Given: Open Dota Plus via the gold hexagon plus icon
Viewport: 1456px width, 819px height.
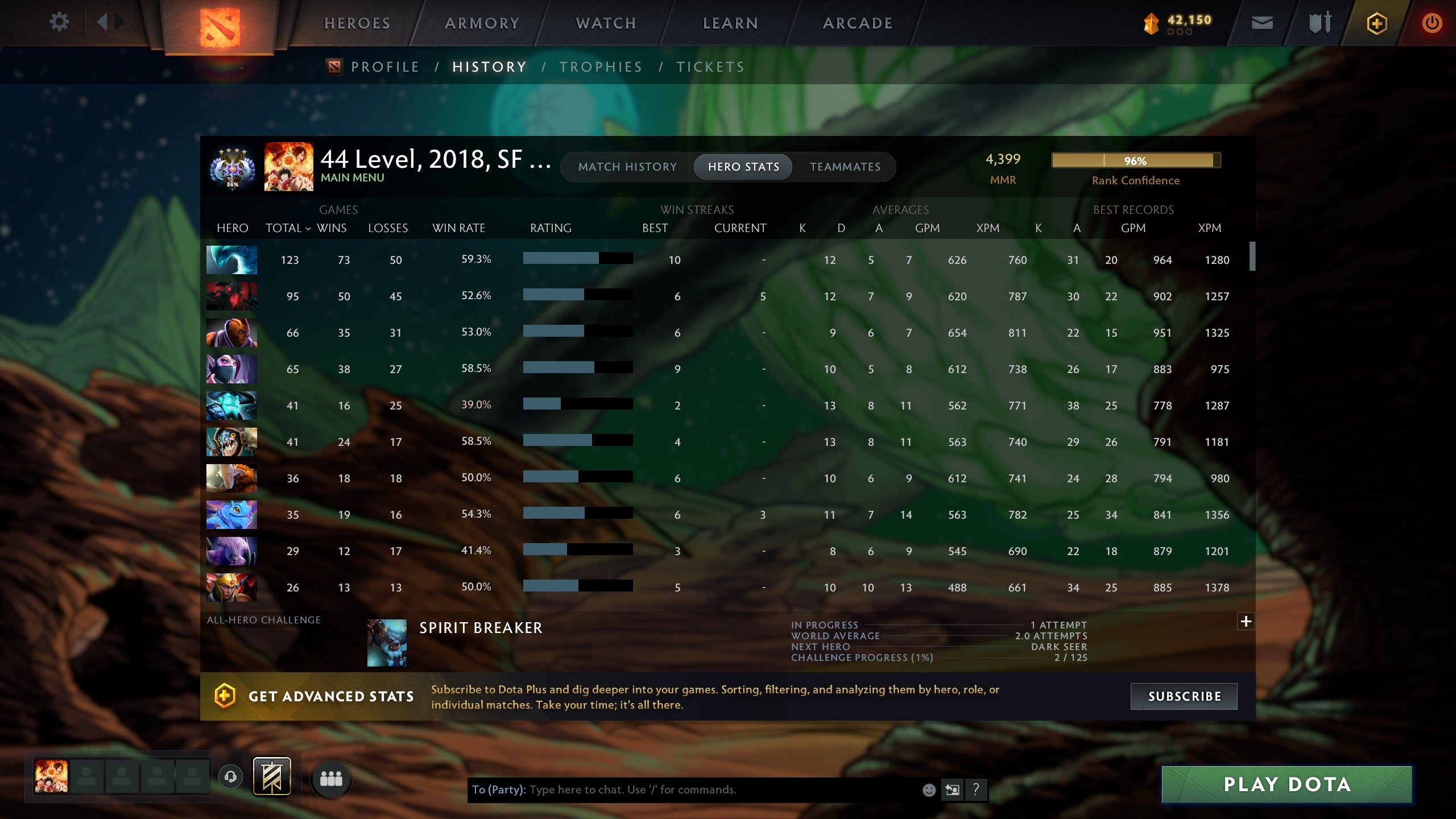Looking at the screenshot, I should coord(1376,22).
